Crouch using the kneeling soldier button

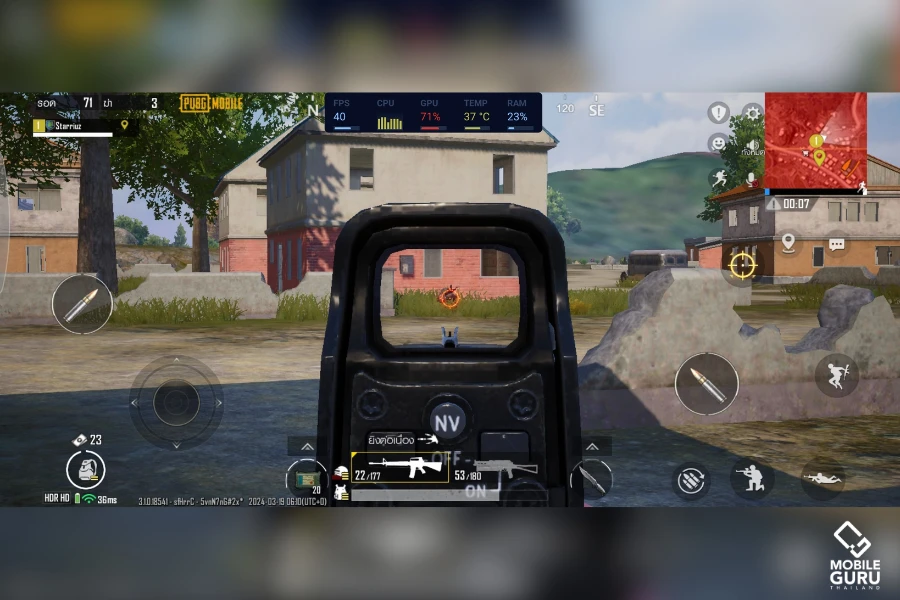[x=751, y=478]
